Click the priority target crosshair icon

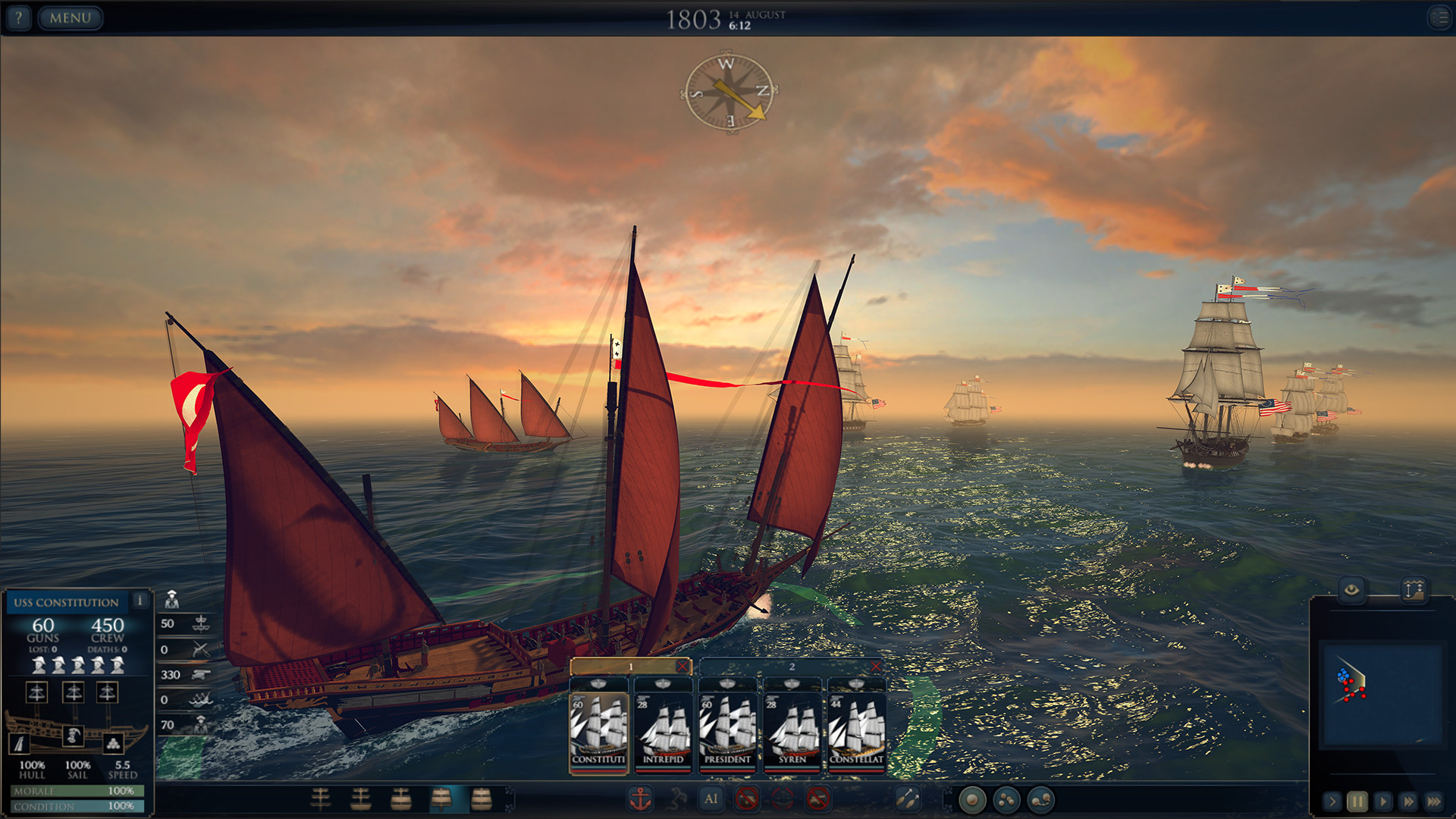[x=783, y=799]
